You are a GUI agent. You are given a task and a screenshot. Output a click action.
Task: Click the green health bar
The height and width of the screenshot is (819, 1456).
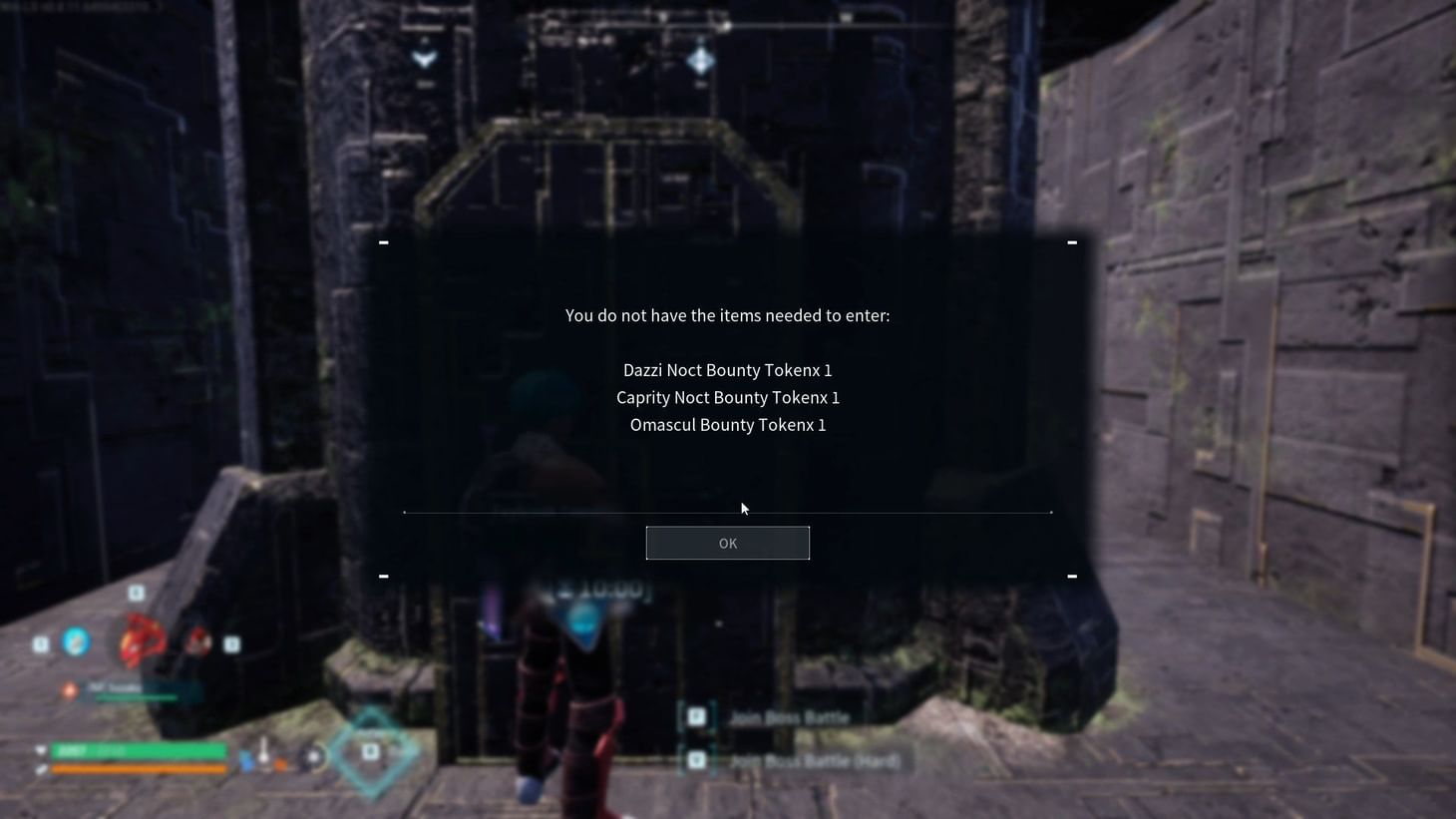coord(140,750)
